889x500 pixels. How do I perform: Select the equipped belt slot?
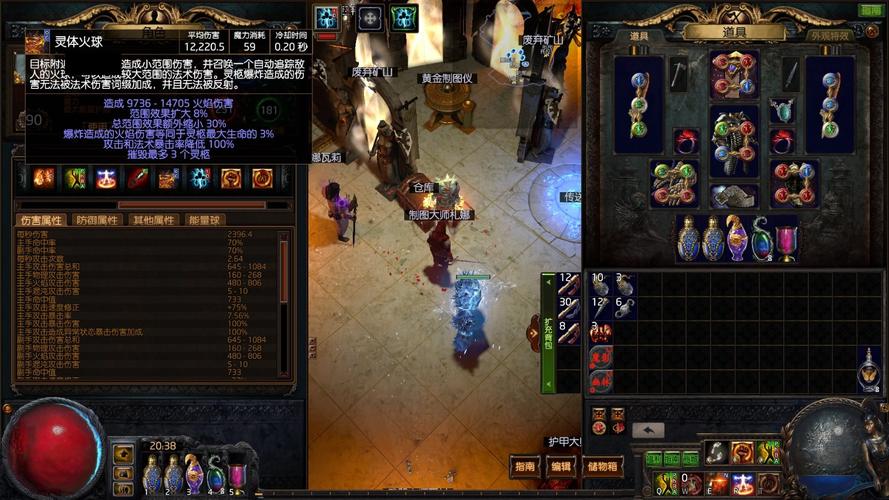(x=734, y=195)
